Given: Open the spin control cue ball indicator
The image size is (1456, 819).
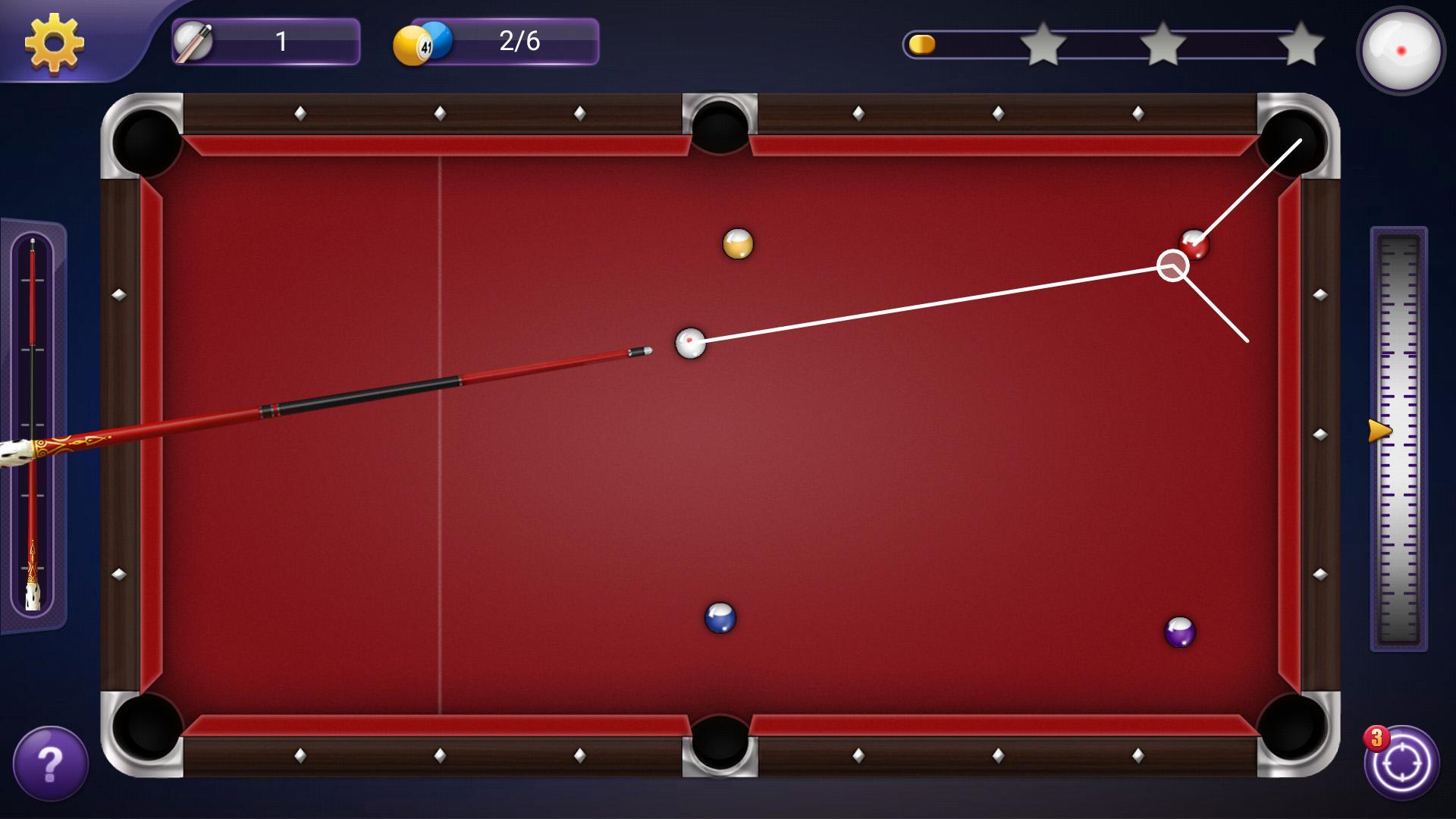Looking at the screenshot, I should [1401, 50].
